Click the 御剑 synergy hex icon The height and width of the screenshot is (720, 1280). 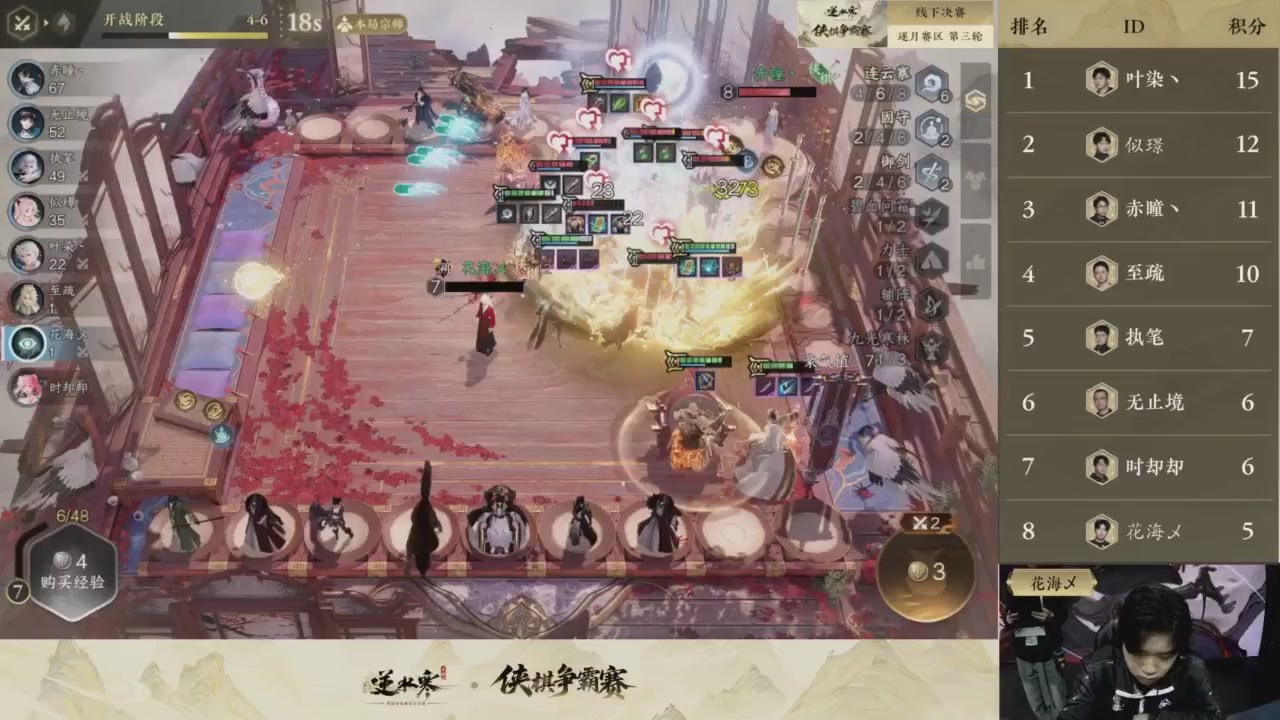(x=931, y=172)
